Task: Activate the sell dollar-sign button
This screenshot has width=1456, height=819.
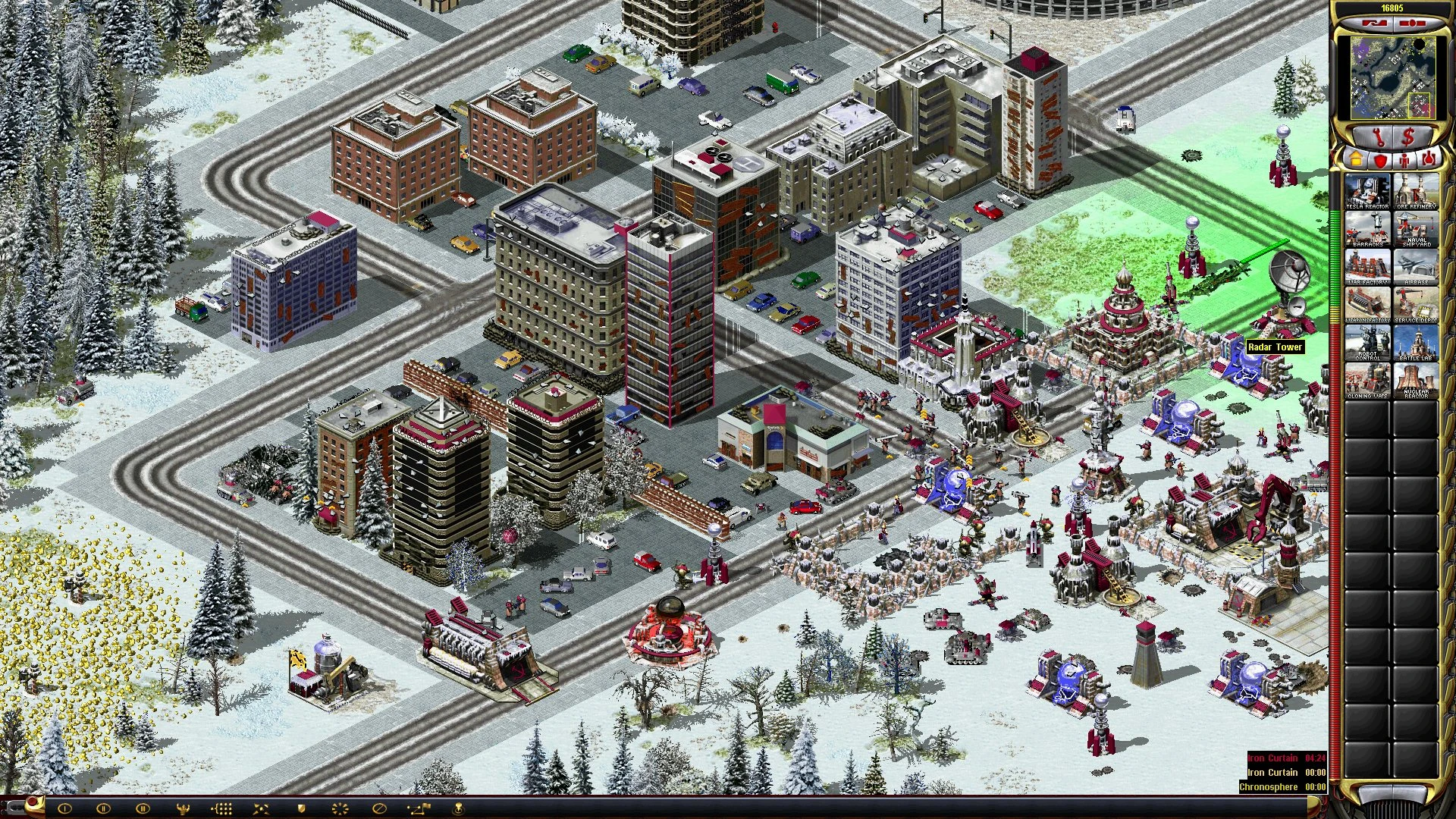Action: tap(1408, 138)
